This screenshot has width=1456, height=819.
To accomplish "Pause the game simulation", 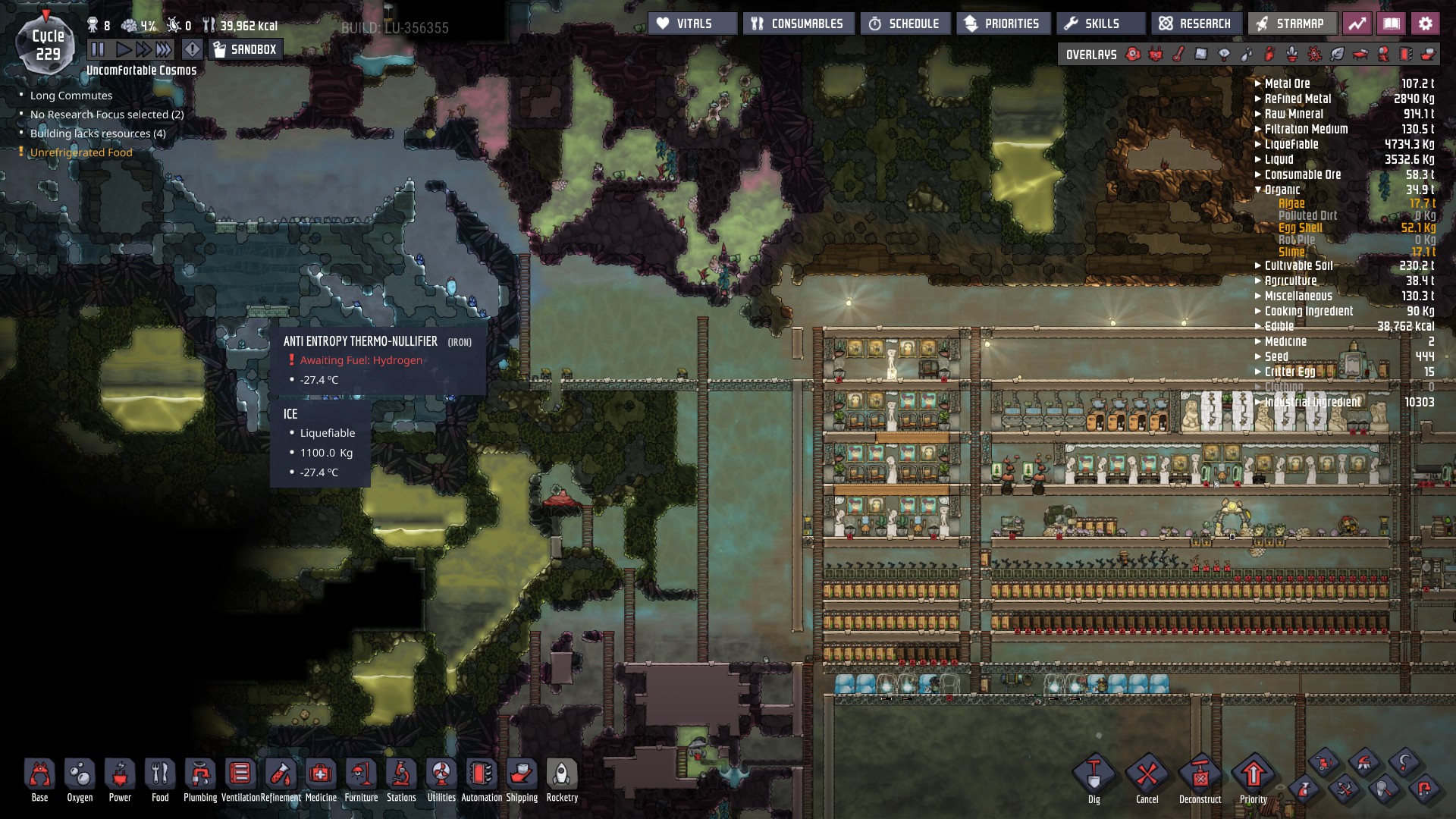I will click(x=98, y=49).
